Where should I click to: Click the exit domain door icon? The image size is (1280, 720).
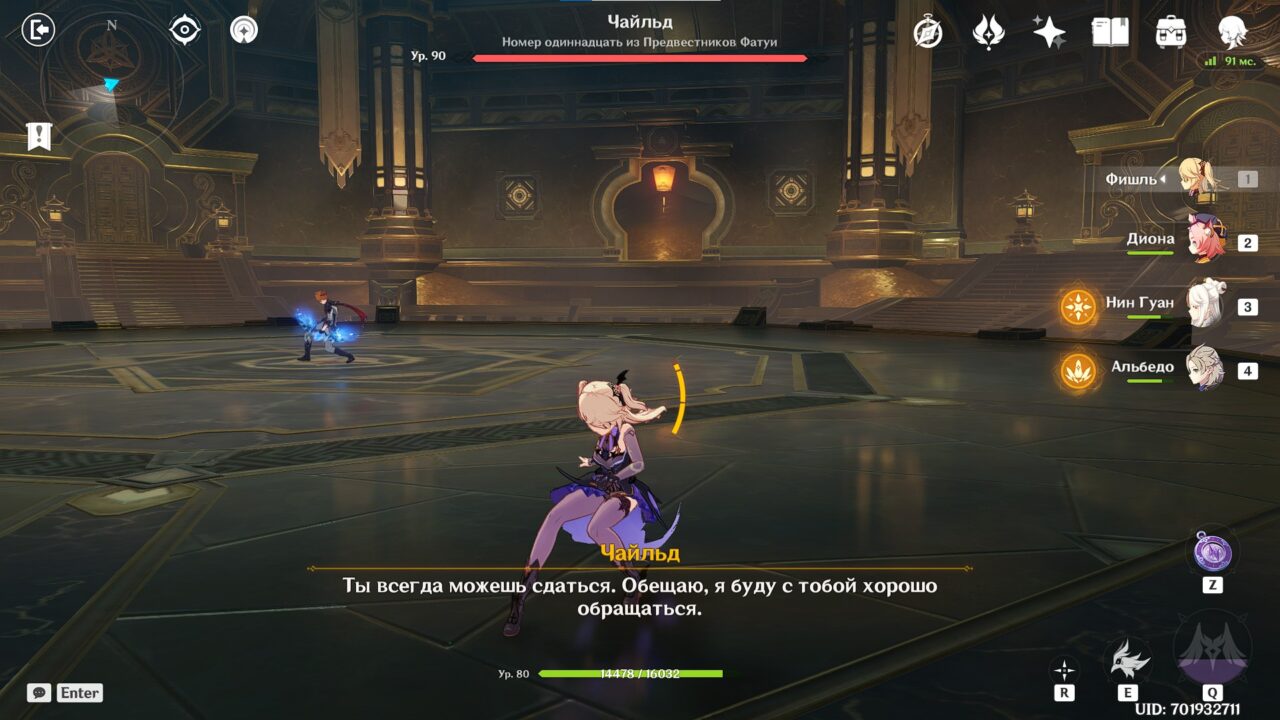(x=38, y=30)
